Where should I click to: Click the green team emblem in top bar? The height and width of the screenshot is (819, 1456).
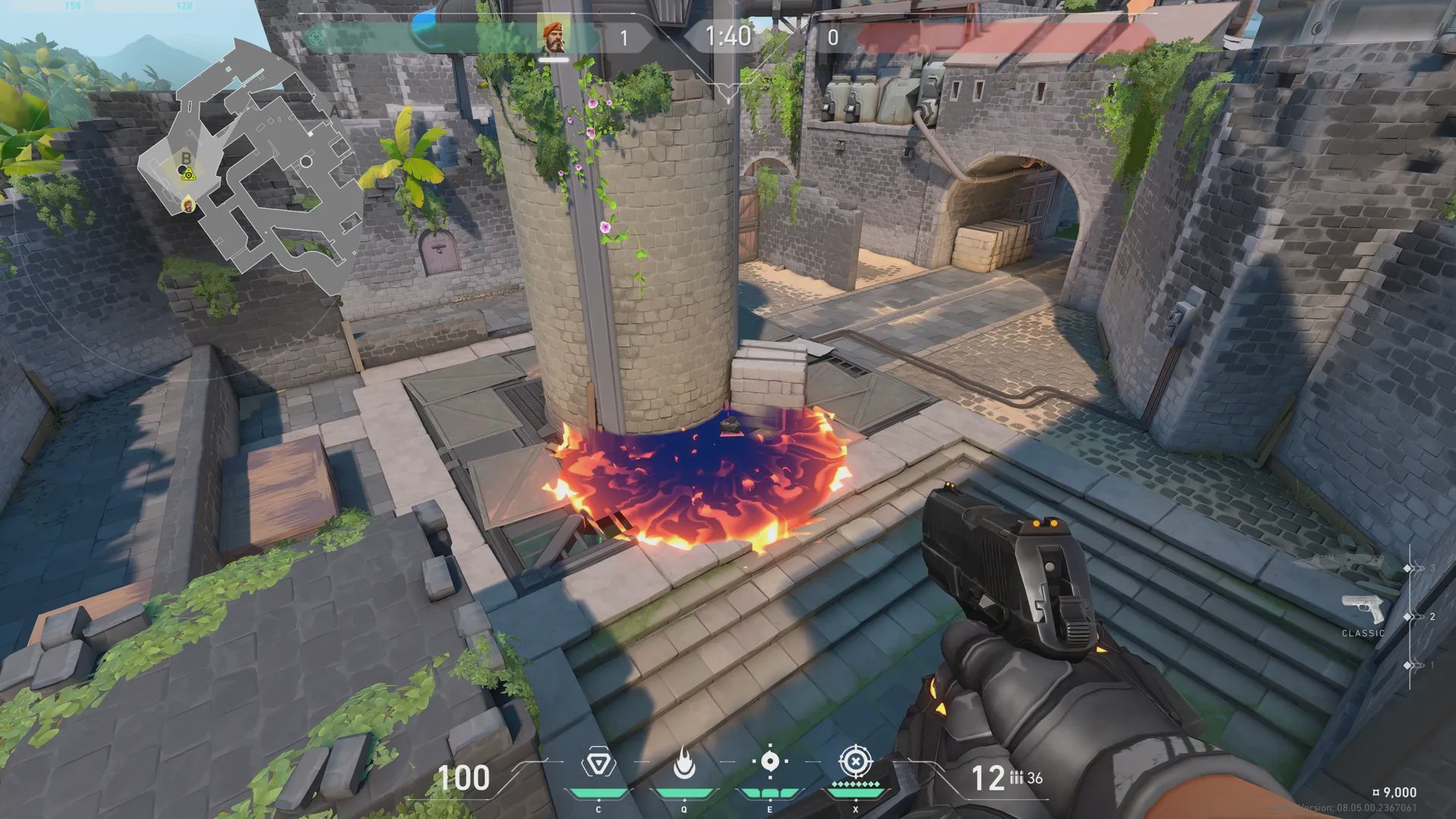click(317, 36)
